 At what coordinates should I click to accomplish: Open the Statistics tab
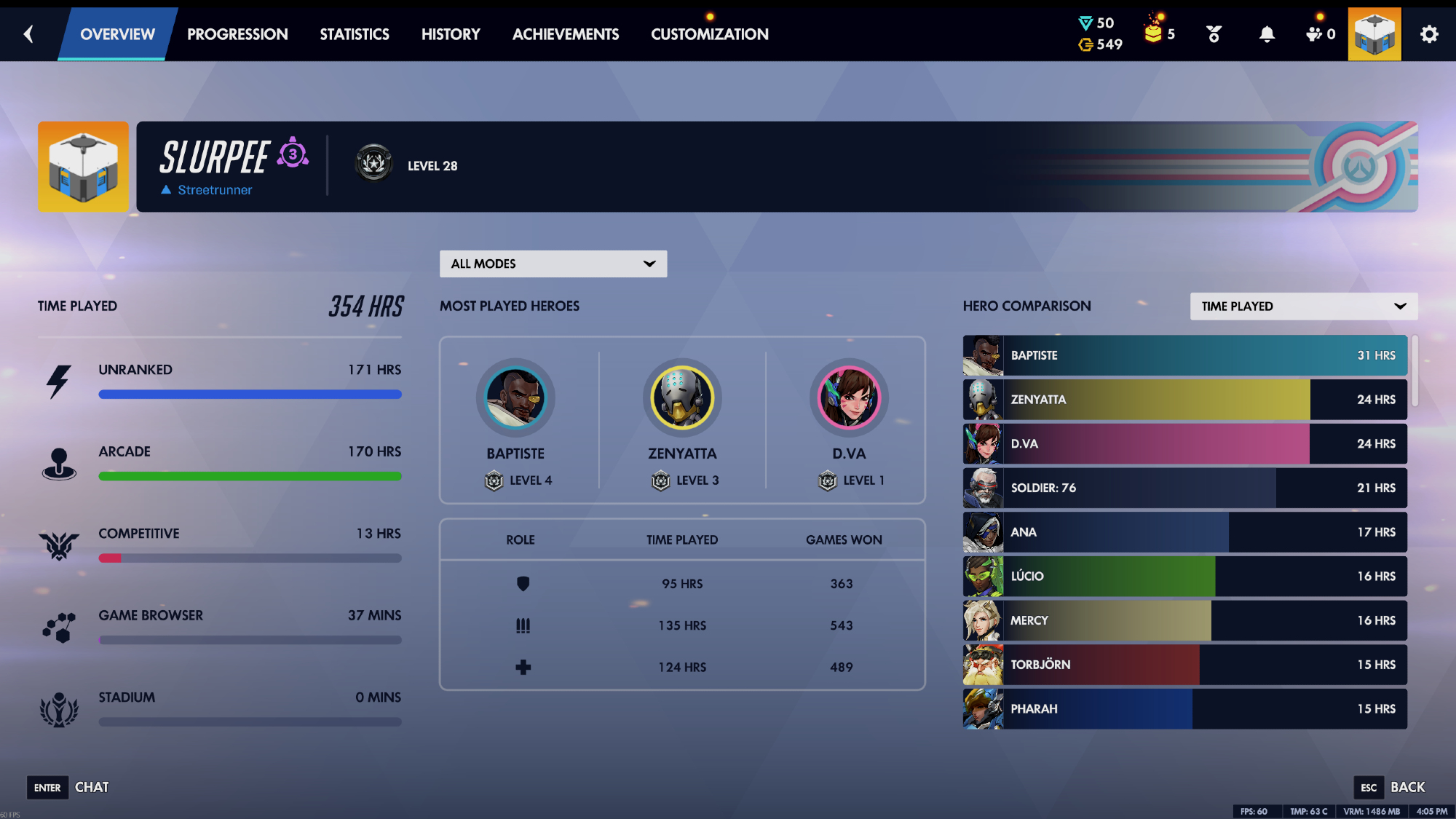coord(355,34)
